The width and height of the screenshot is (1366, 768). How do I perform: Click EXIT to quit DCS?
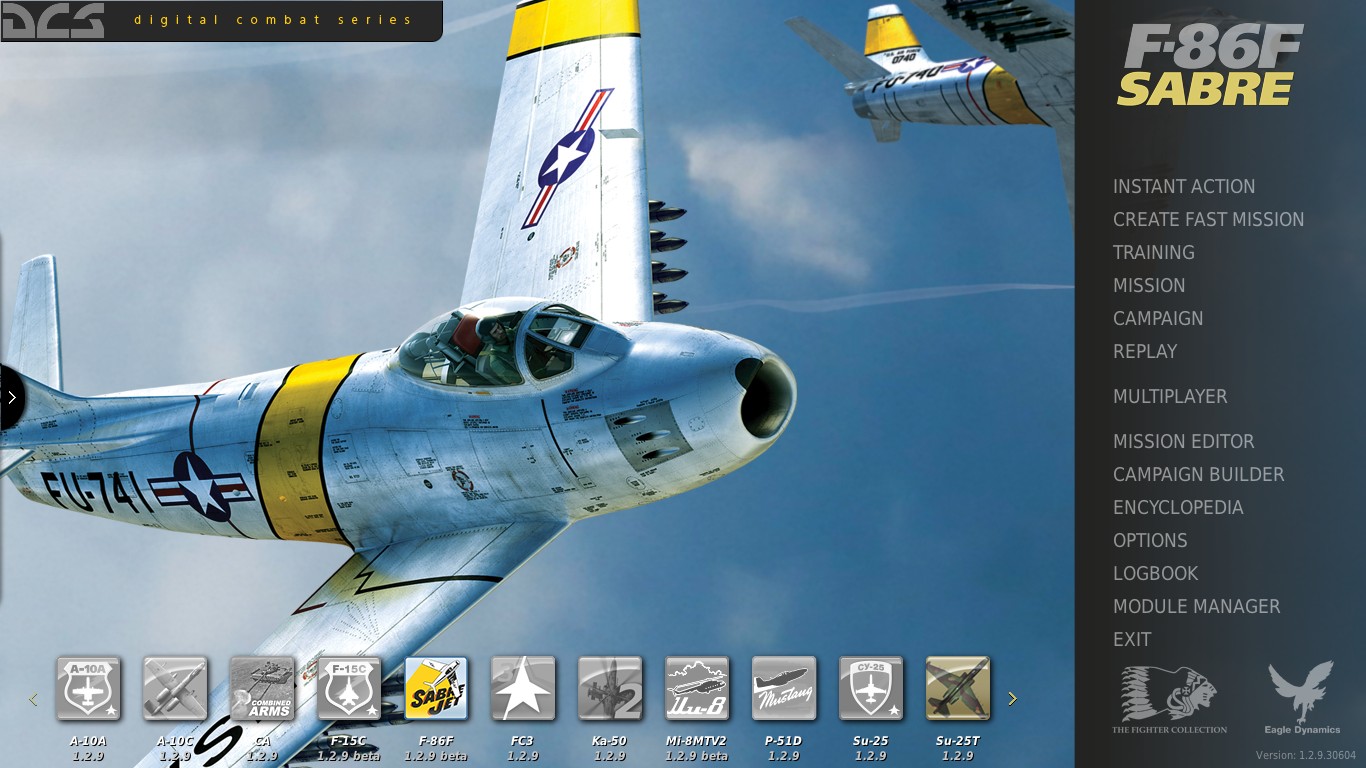point(1132,639)
